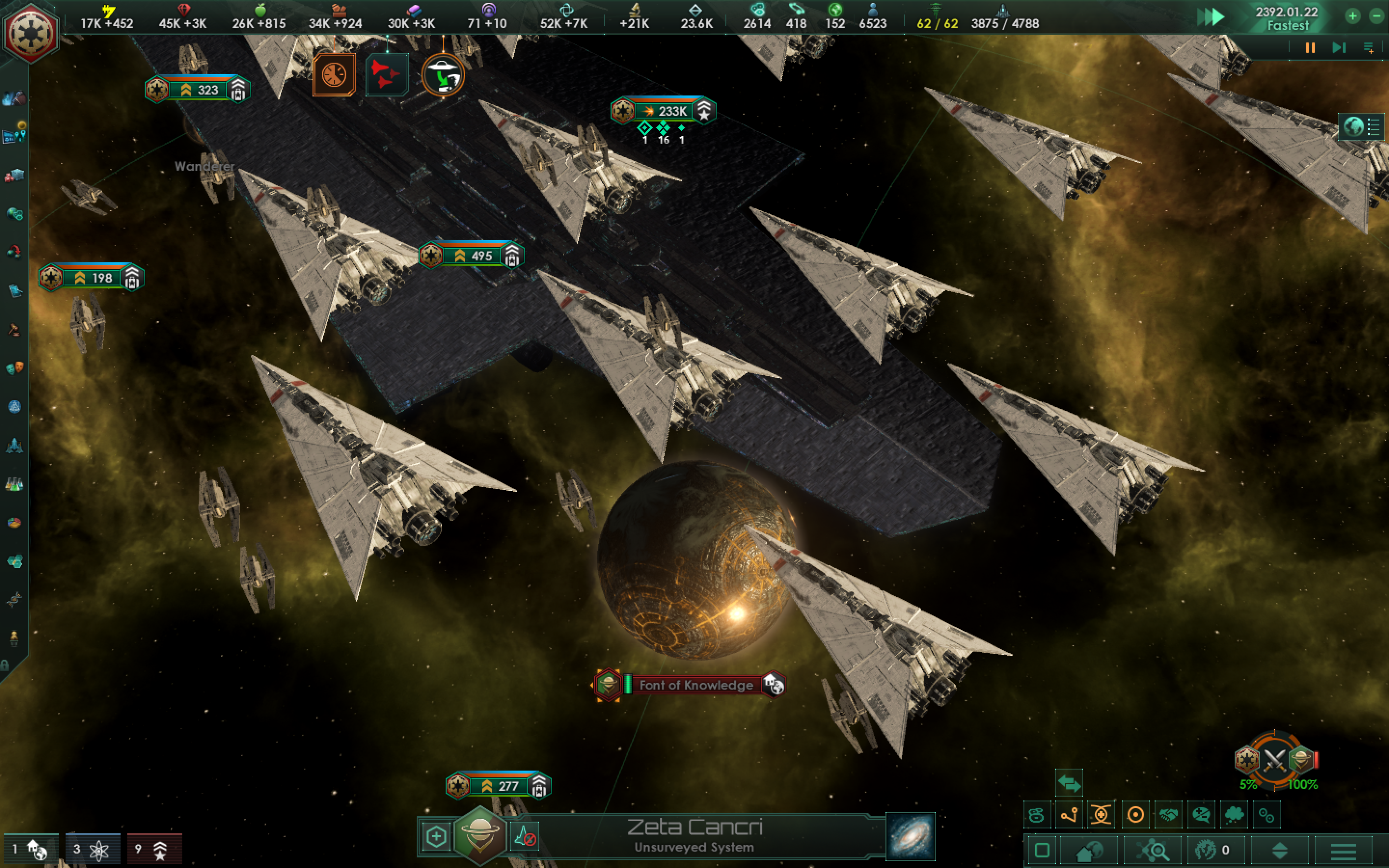1389x868 pixels.
Task: Select the Font of Knowledge planet label
Action: click(695, 685)
